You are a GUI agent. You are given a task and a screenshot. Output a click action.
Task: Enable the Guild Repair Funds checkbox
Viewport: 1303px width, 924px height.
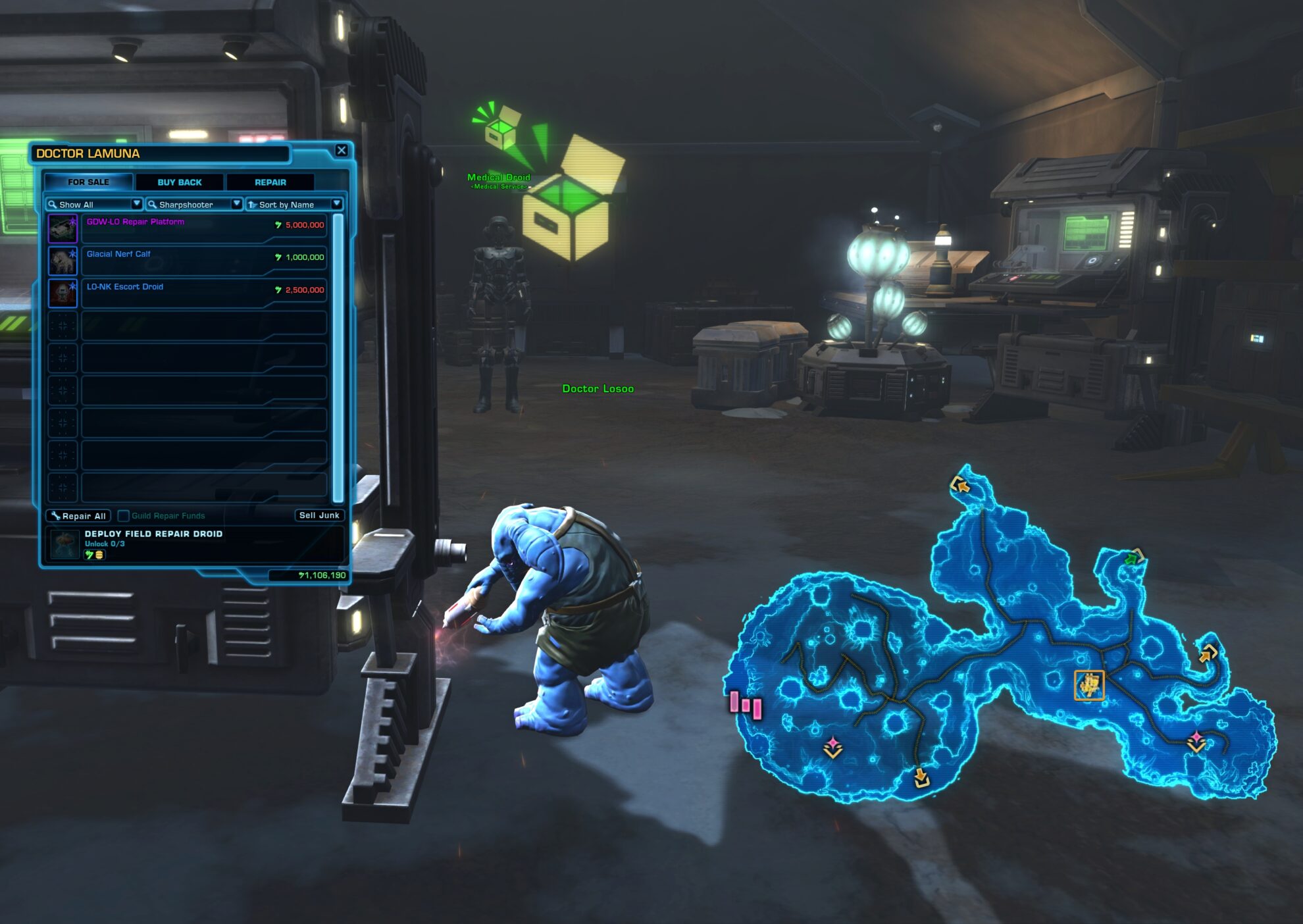click(x=124, y=516)
